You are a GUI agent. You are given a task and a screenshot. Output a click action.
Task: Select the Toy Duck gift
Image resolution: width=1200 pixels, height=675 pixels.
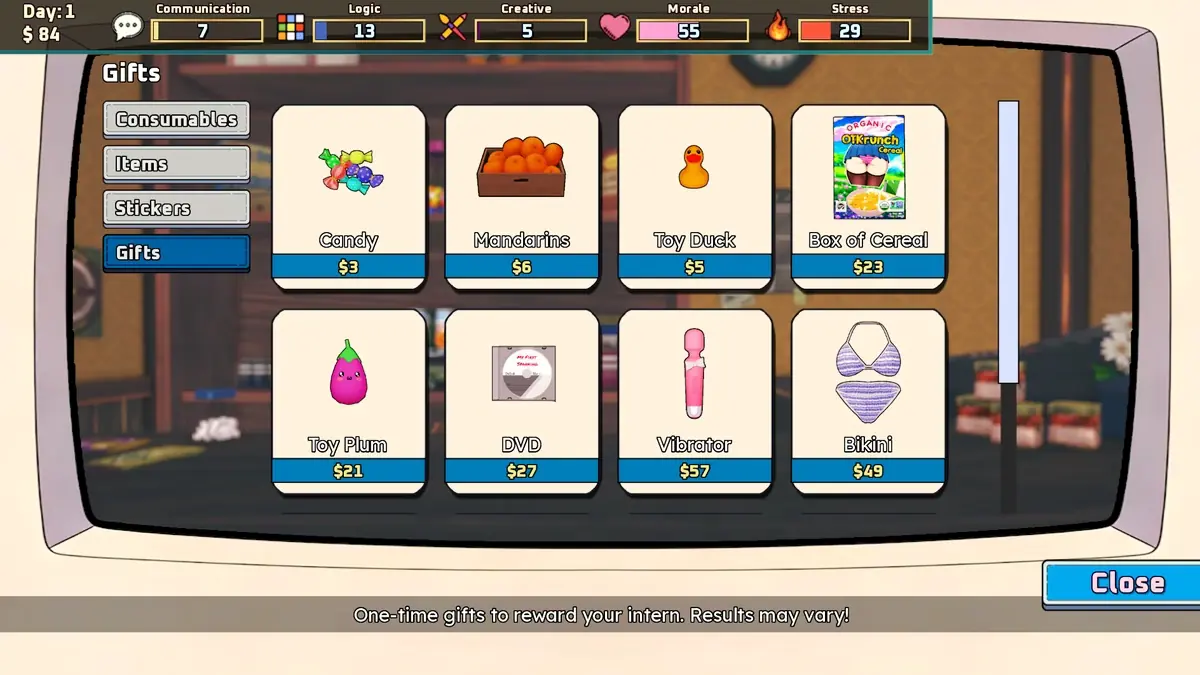click(x=695, y=197)
